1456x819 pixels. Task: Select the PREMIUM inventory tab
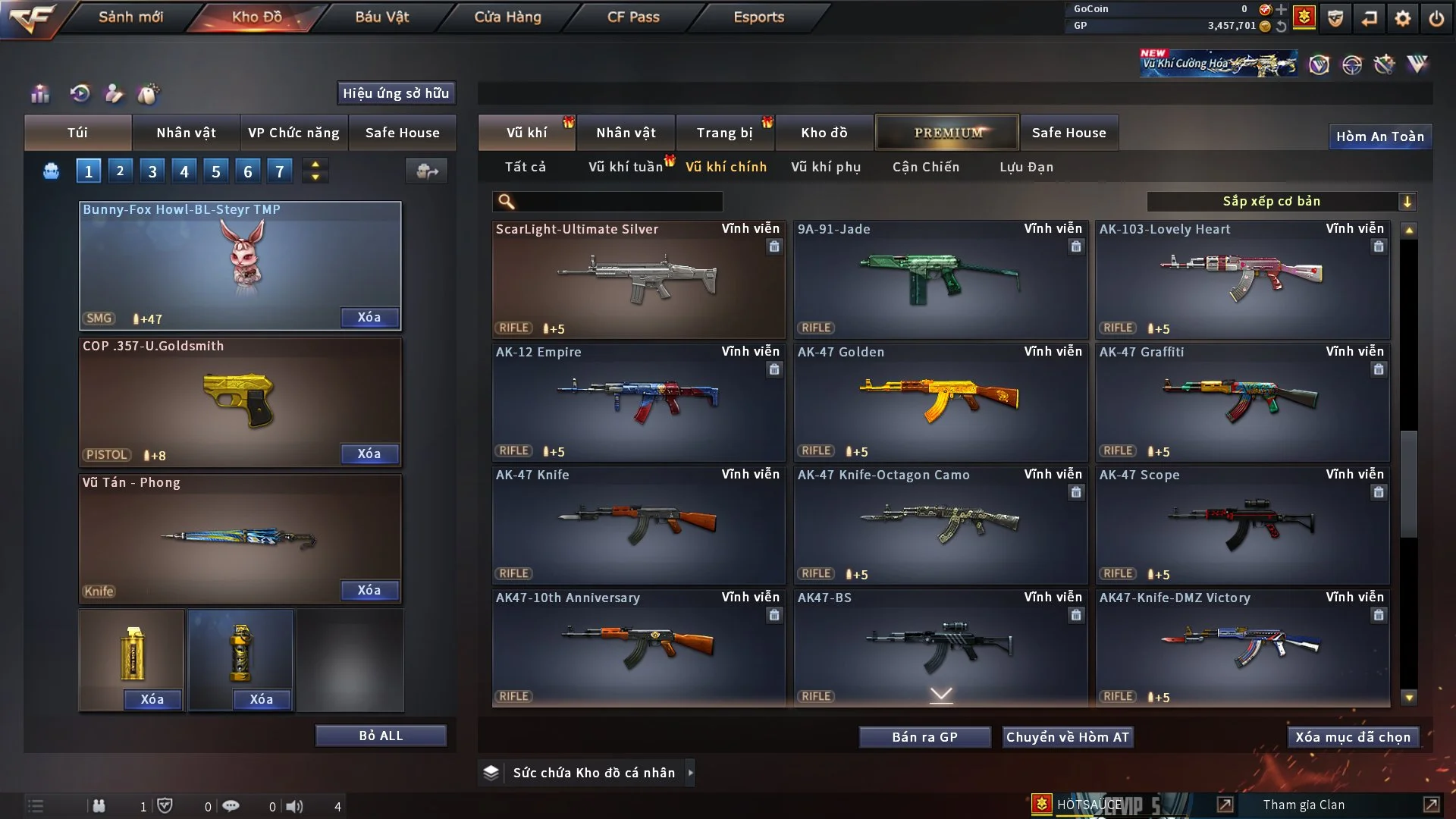click(947, 133)
